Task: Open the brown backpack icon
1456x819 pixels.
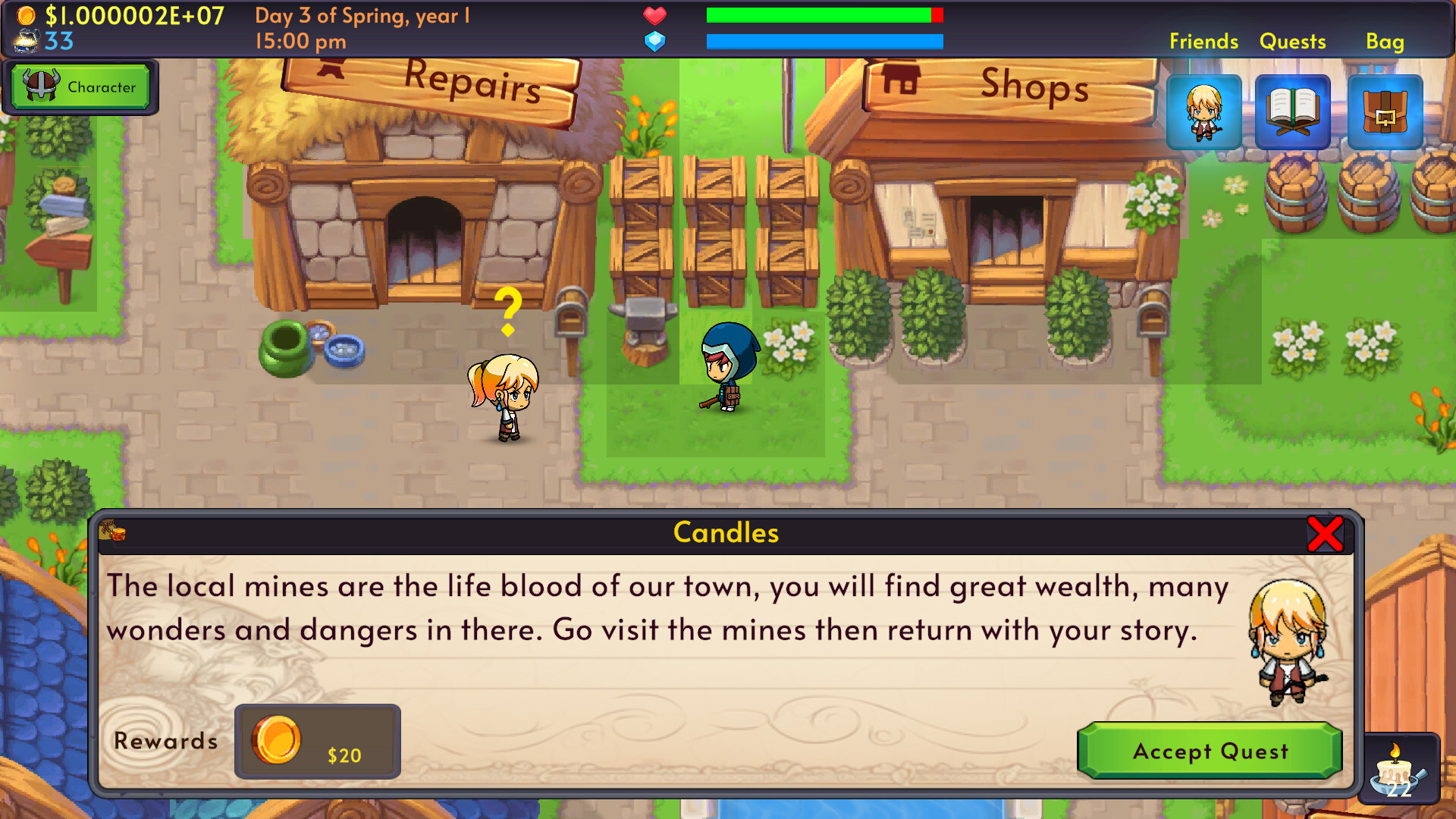Action: pyautogui.click(x=1385, y=112)
